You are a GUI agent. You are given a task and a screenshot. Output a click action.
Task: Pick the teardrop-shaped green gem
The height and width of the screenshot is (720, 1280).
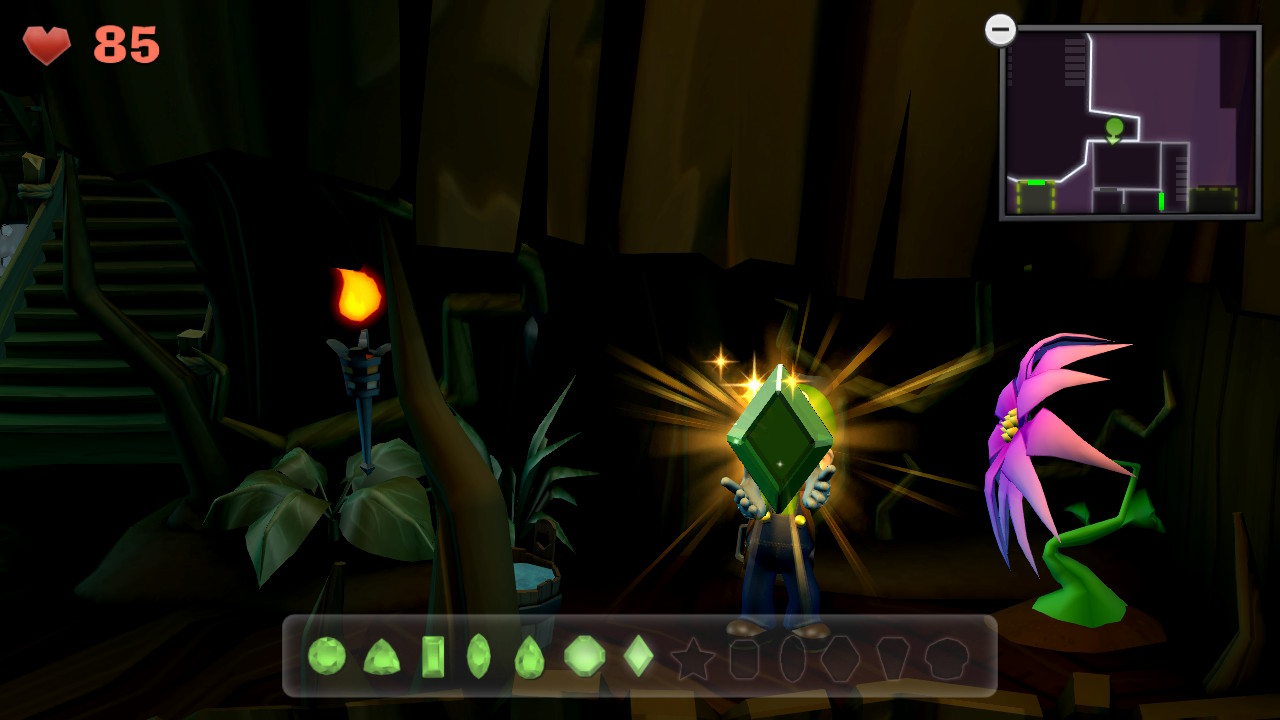click(x=529, y=657)
